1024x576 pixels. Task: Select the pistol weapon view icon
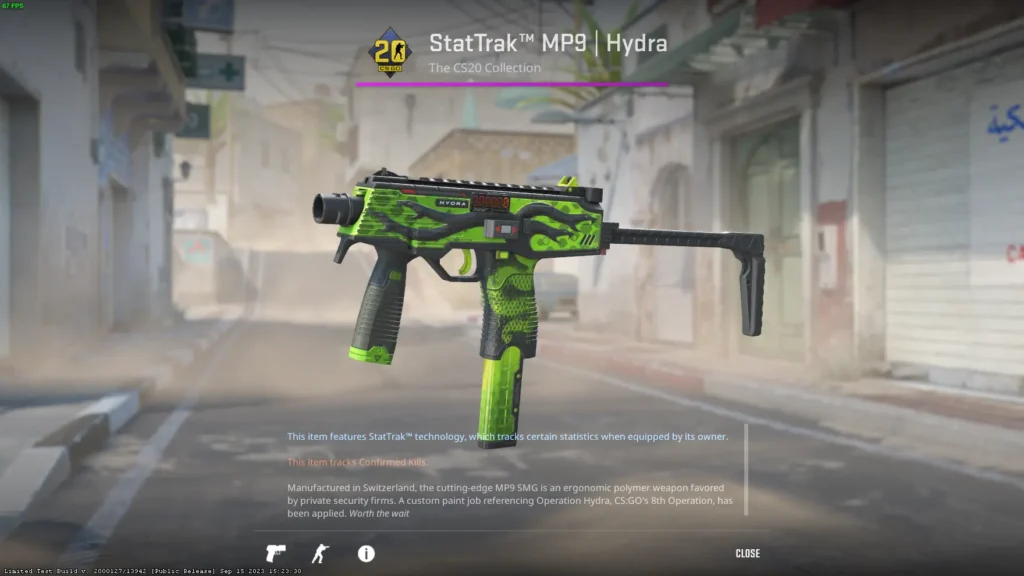coord(275,553)
